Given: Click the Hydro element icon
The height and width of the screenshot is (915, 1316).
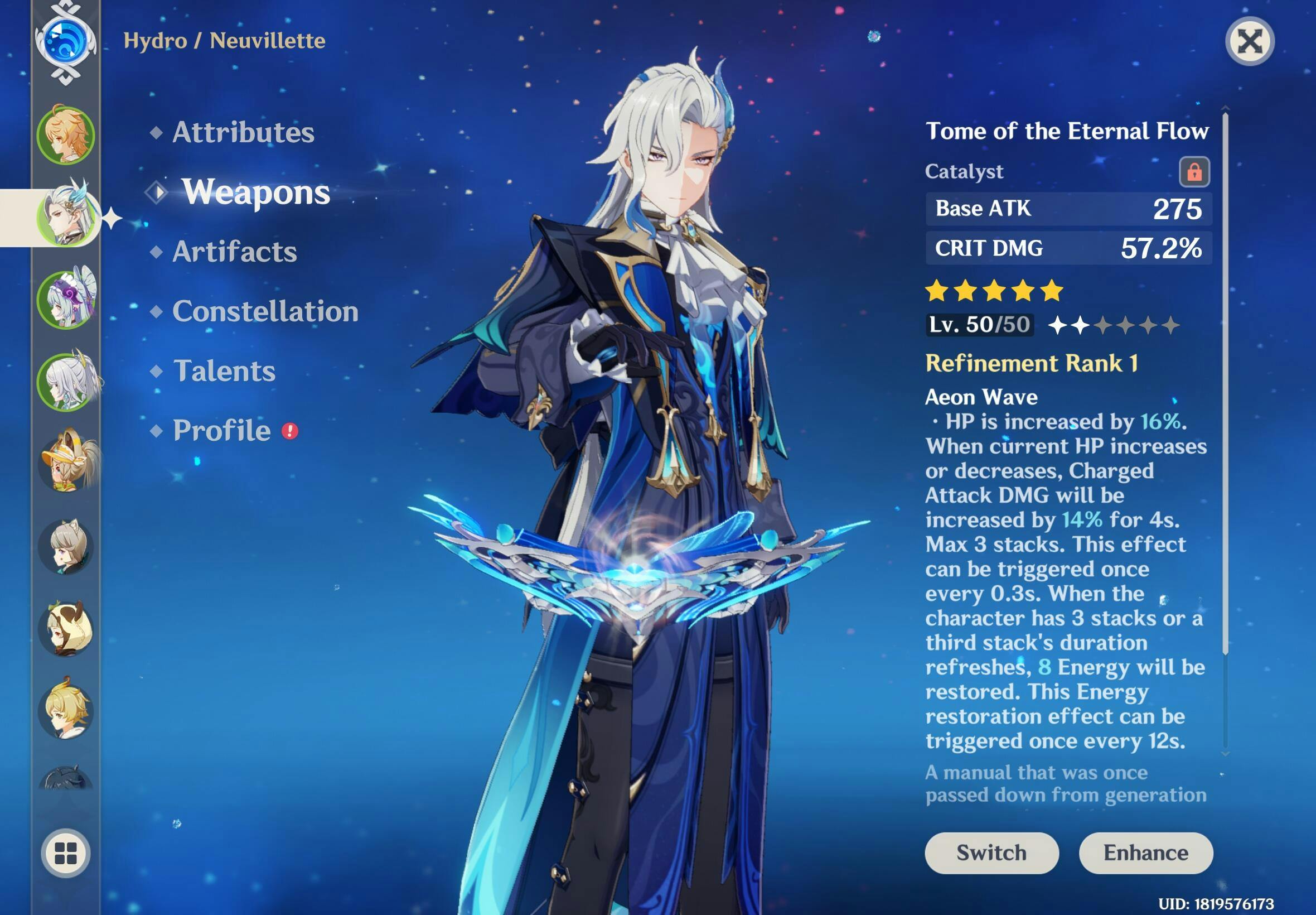Looking at the screenshot, I should (65, 41).
